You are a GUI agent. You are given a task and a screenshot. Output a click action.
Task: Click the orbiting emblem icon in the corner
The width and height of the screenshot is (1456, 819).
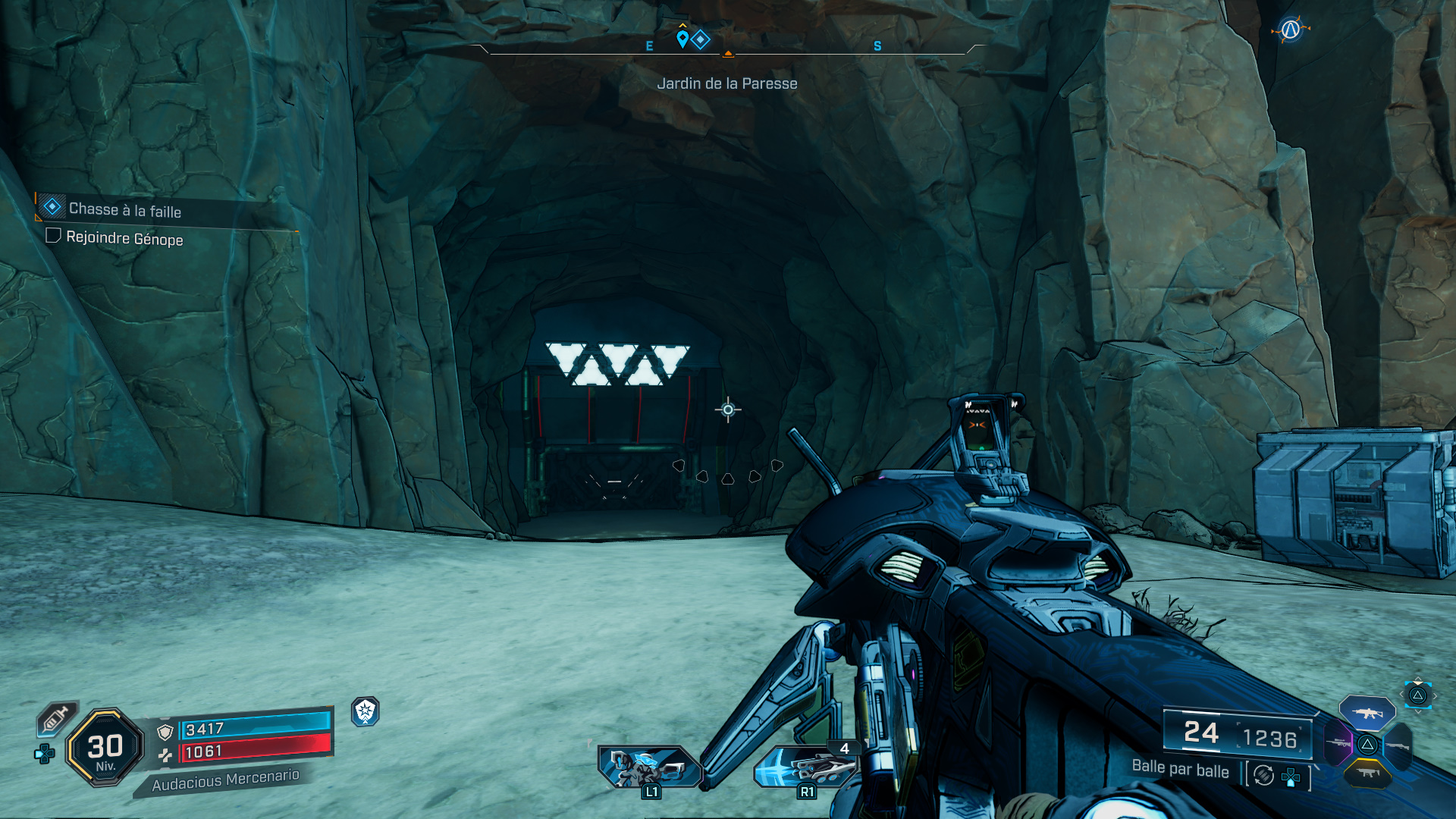point(1290,30)
